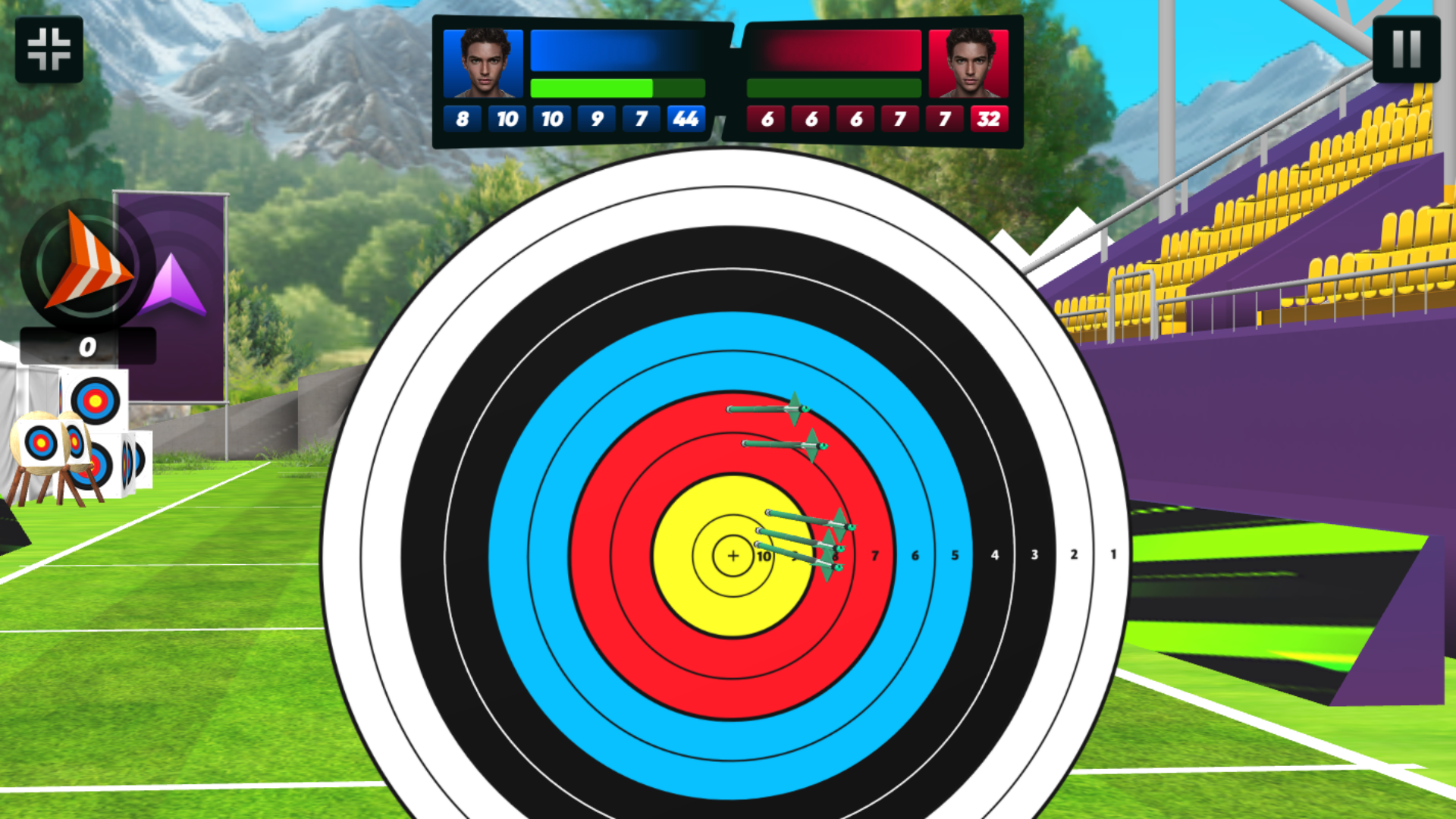
Task: Tap the blue player's total score 44
Action: pyautogui.click(x=686, y=118)
